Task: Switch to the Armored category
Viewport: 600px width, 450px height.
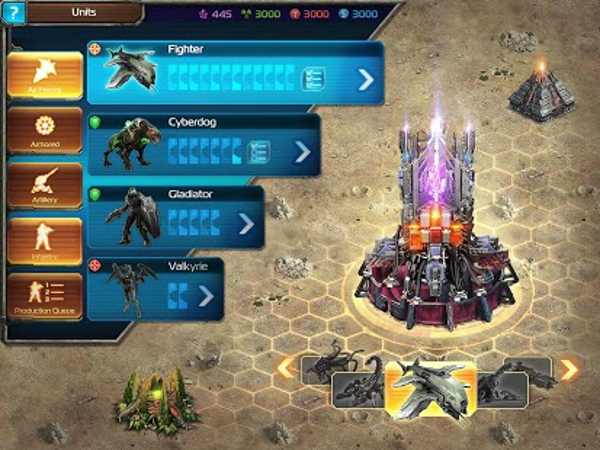Action: coord(45,130)
